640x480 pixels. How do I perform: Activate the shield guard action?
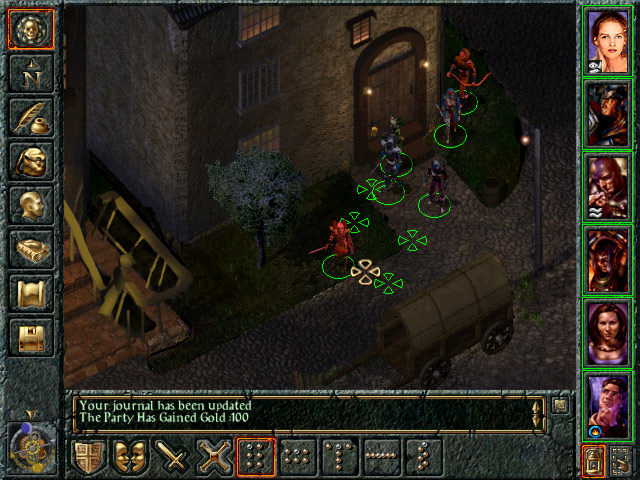coord(90,458)
